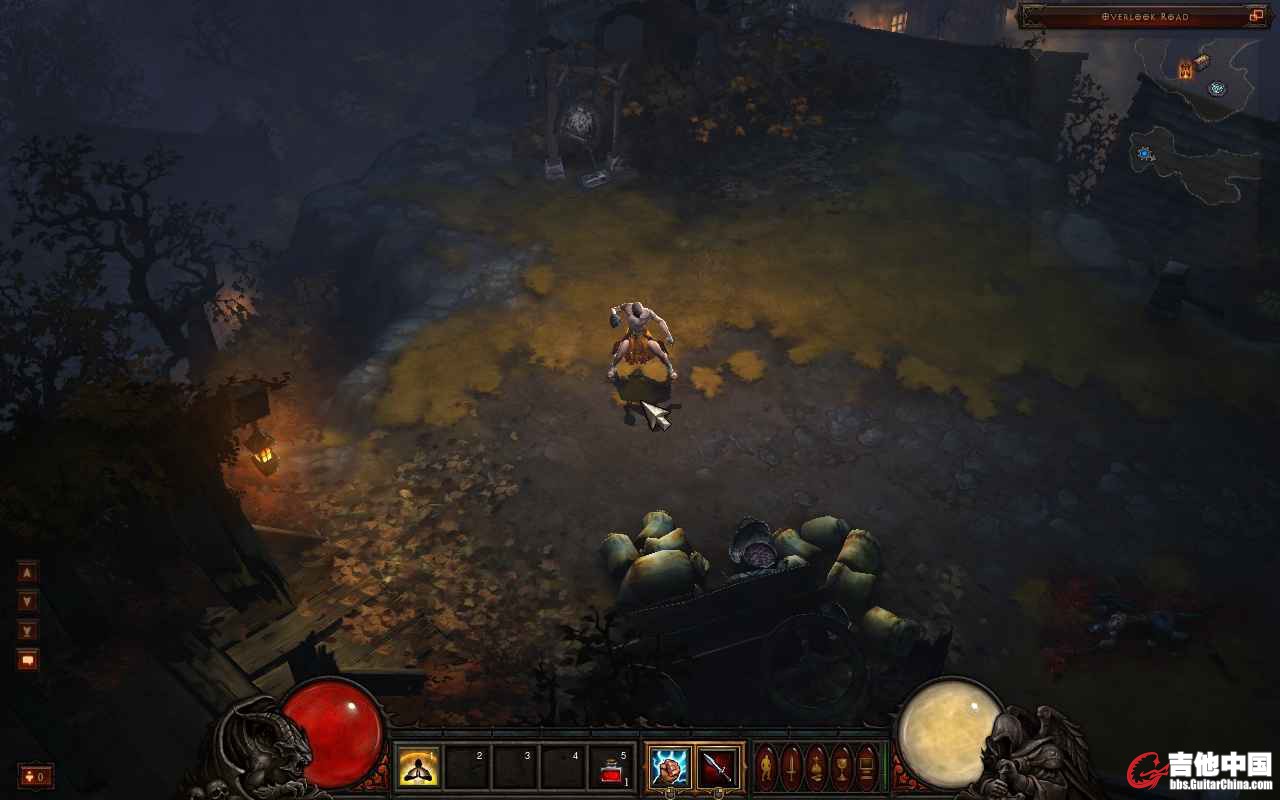Click the glowing orange marker on the minimap
1280x800 pixels.
pyautogui.click(x=1186, y=69)
